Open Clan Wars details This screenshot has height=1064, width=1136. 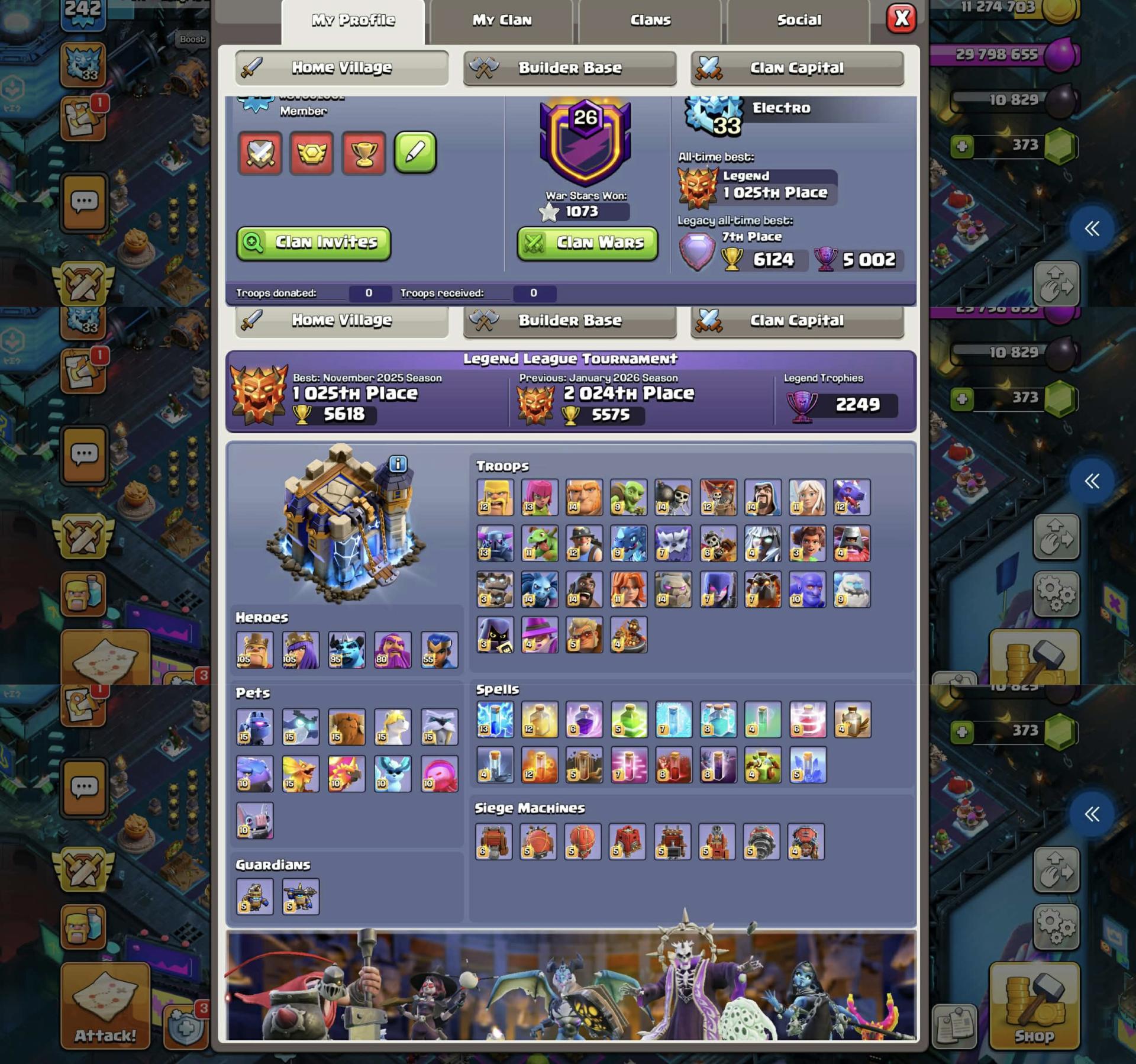coord(586,242)
